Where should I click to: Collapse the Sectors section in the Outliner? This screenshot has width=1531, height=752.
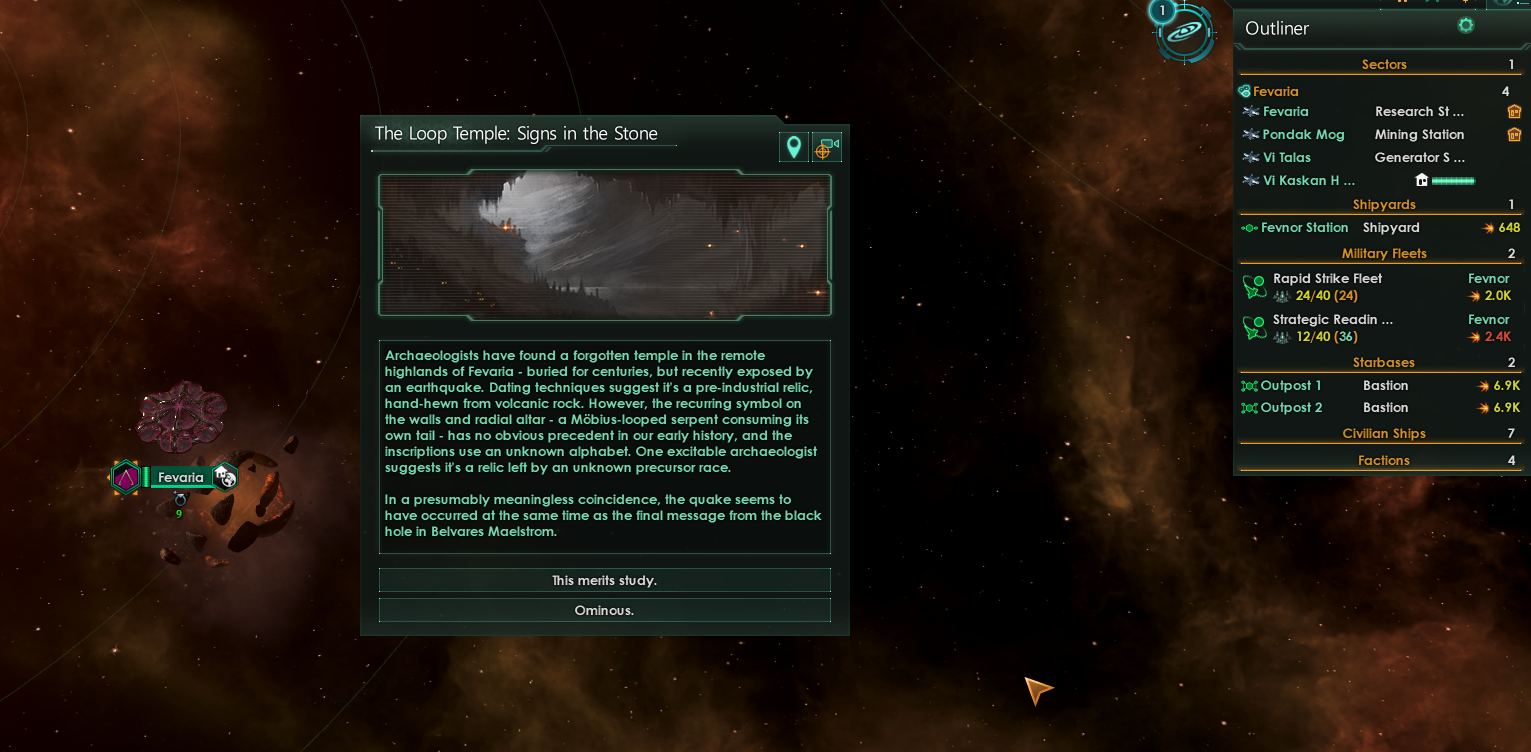(x=1383, y=64)
